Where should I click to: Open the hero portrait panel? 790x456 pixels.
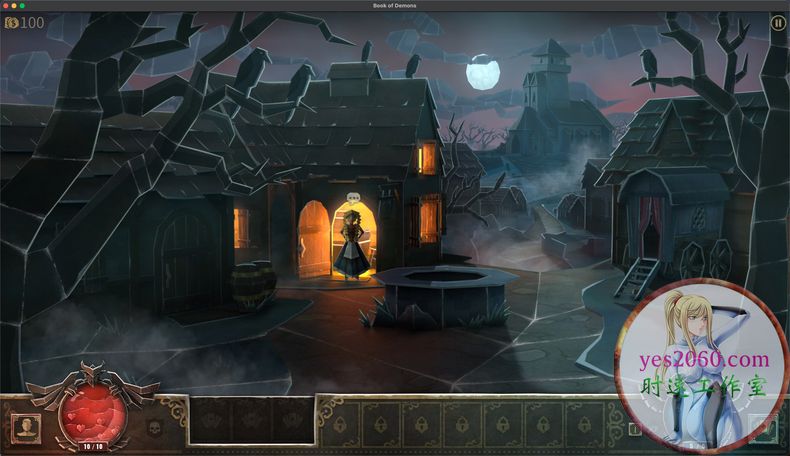(25, 427)
